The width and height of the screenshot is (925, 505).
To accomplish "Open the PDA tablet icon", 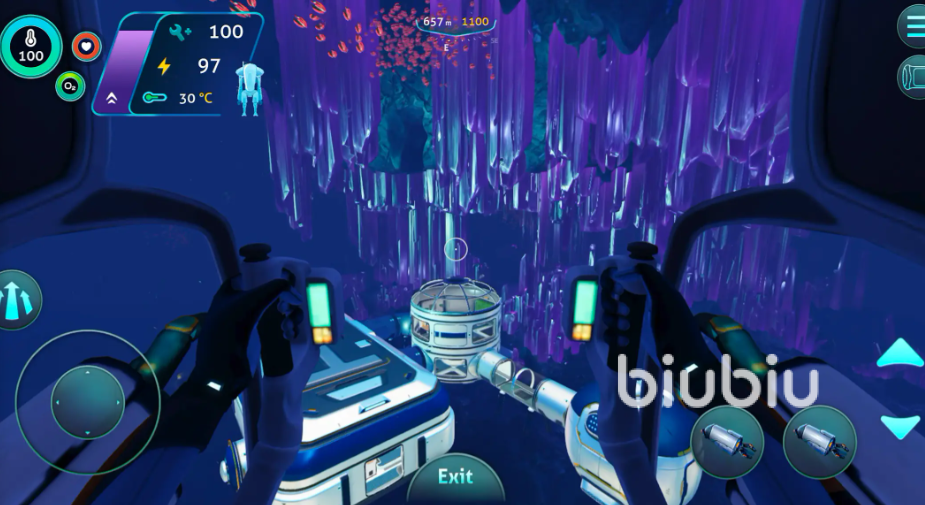I will pyautogui.click(x=912, y=77).
